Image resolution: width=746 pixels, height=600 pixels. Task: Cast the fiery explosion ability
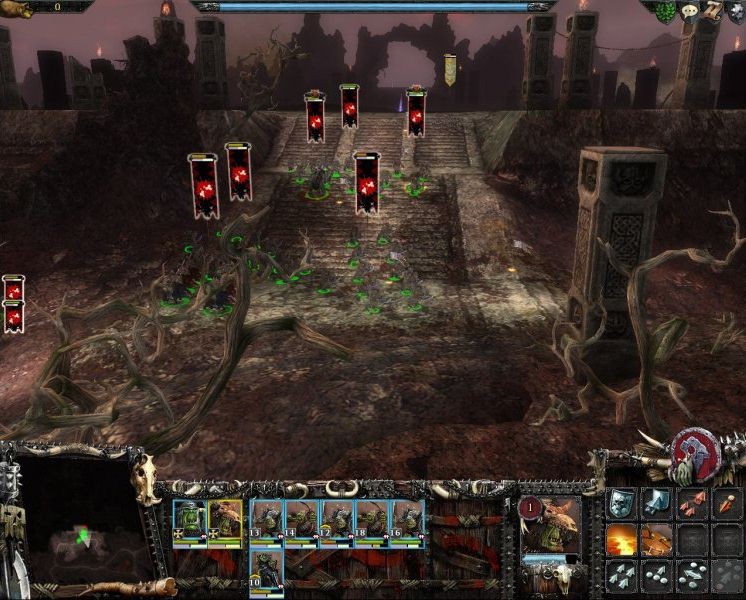(622, 539)
